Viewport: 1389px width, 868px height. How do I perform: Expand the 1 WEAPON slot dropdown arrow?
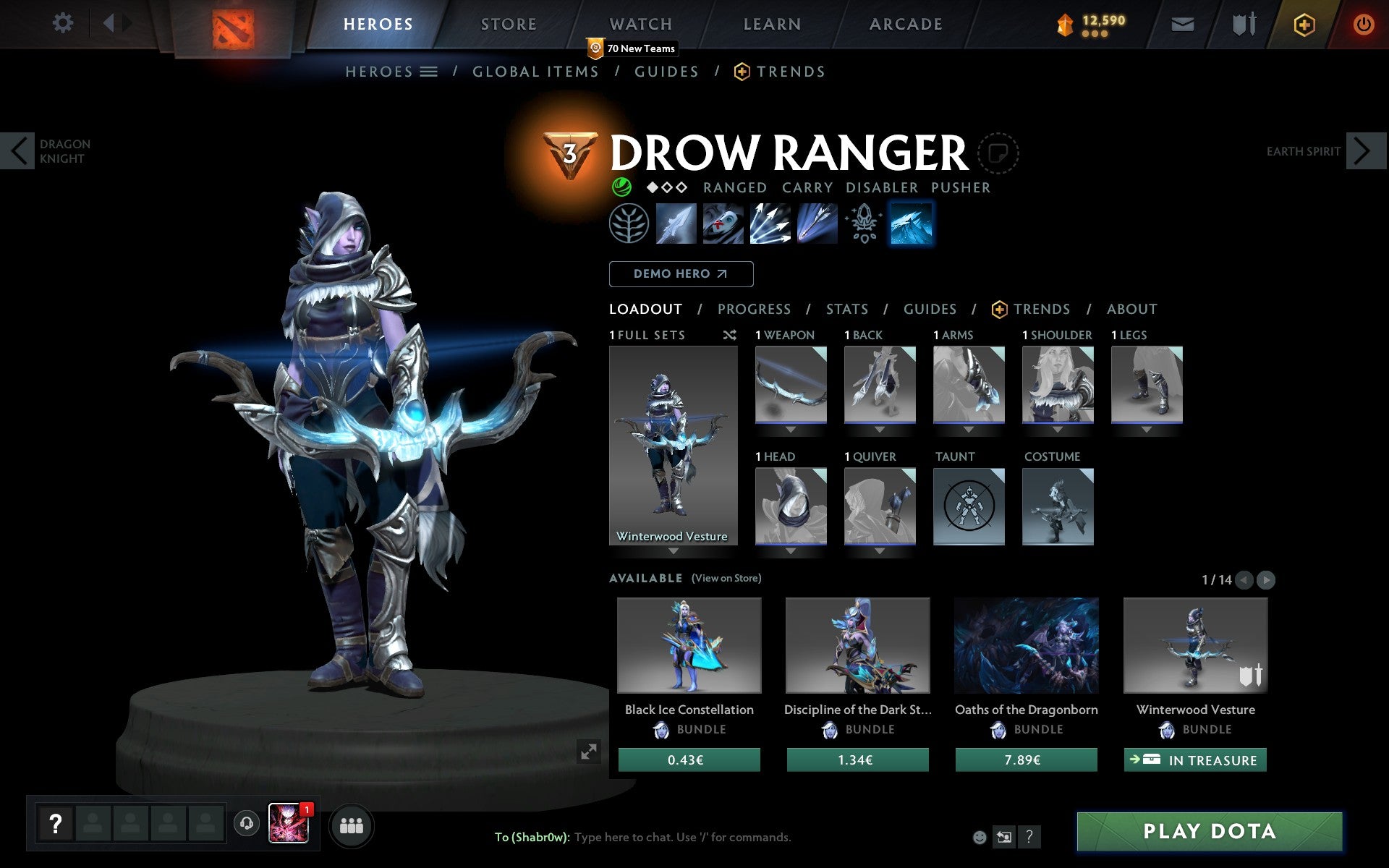pyautogui.click(x=790, y=428)
